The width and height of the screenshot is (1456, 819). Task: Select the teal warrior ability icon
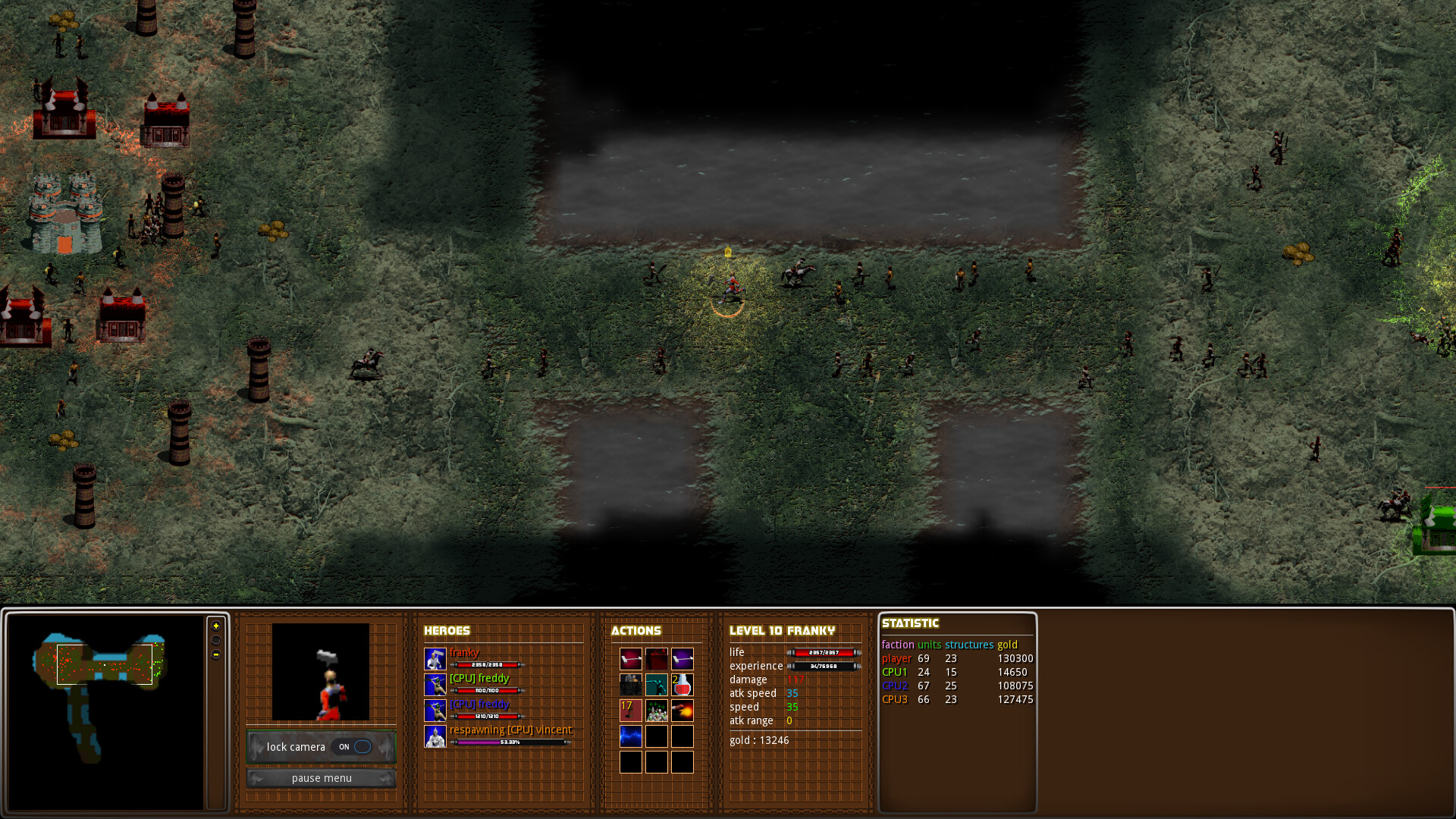tap(657, 685)
